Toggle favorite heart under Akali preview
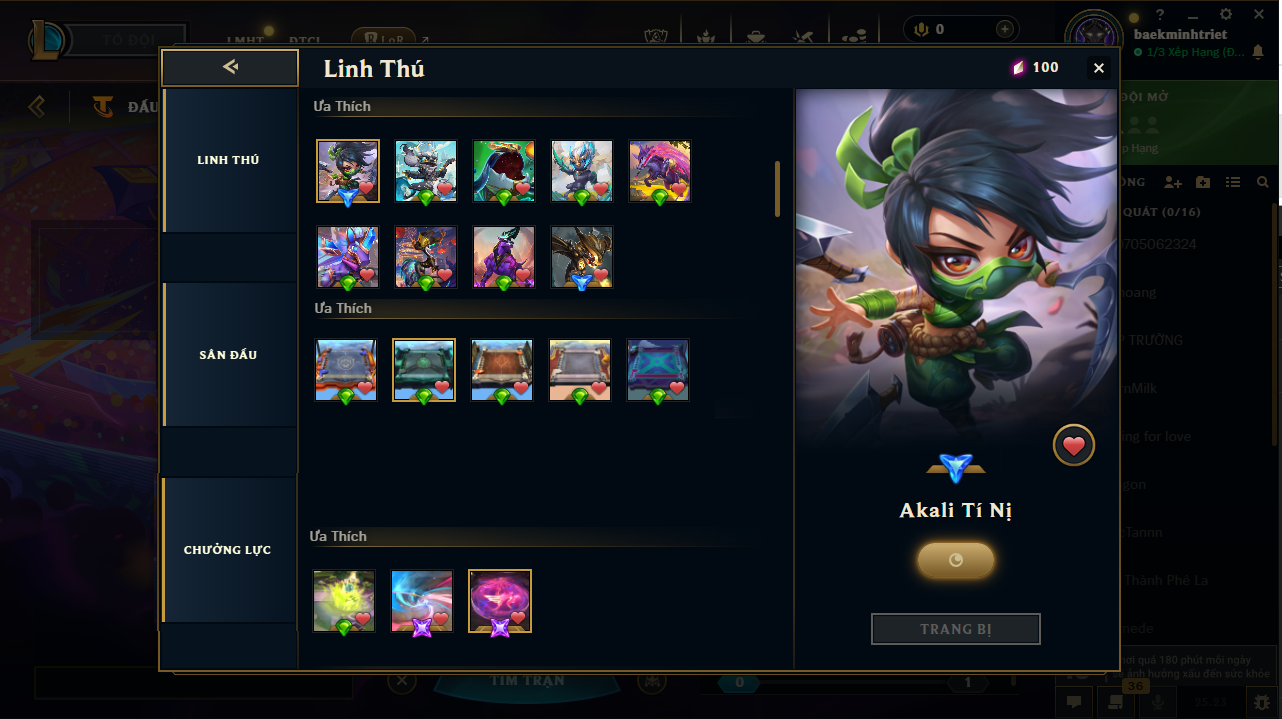 coord(1073,446)
